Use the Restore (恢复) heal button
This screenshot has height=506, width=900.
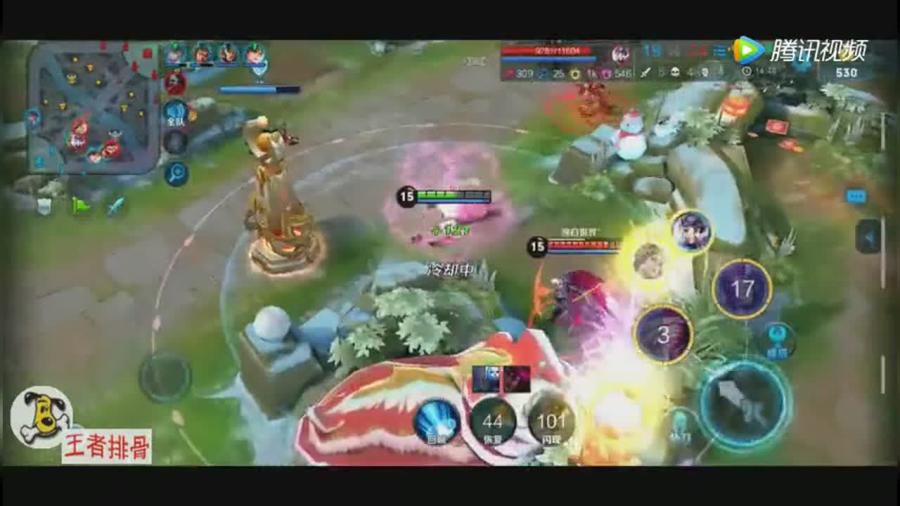(493, 421)
